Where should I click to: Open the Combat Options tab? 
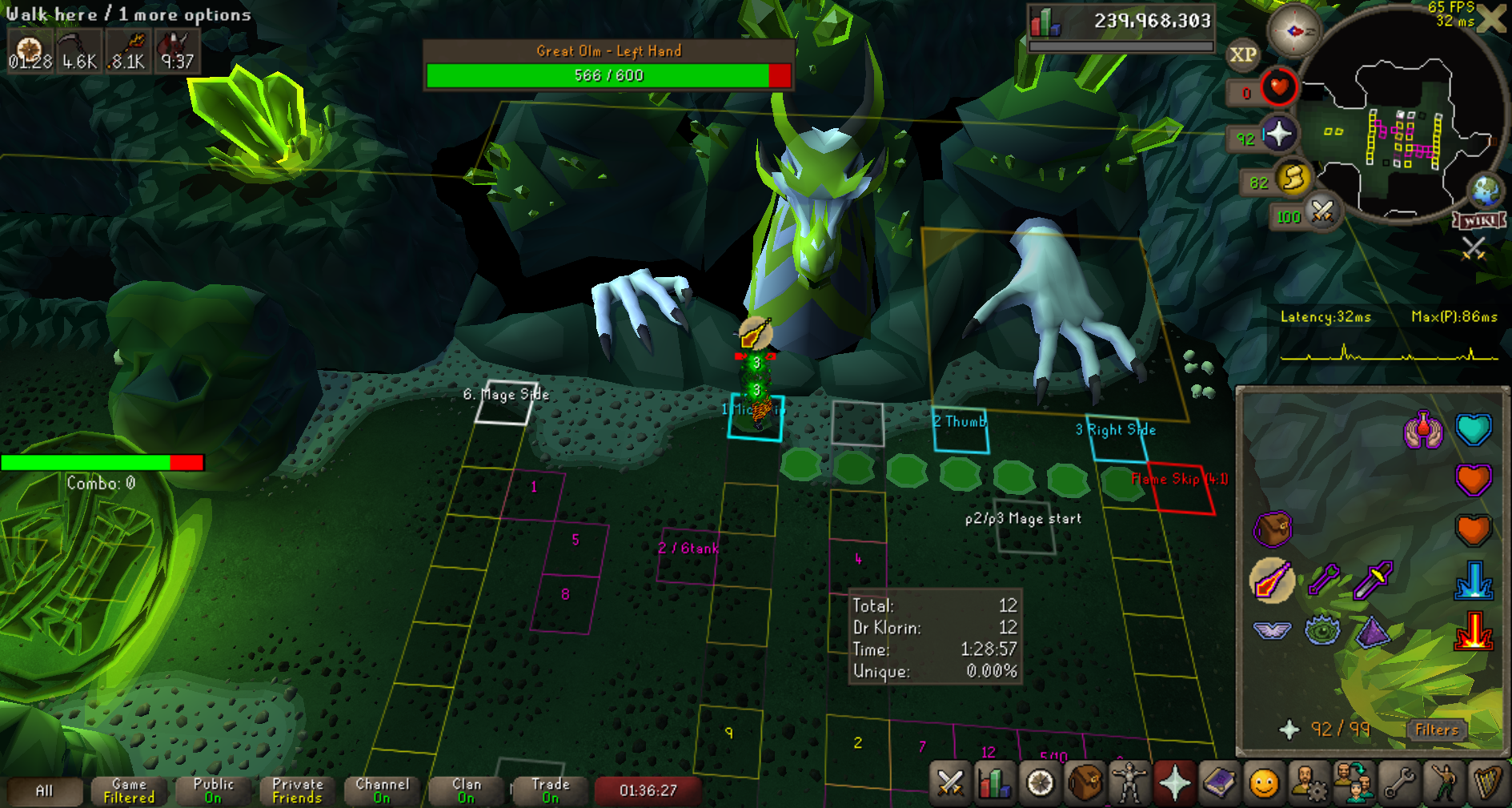tap(950, 783)
